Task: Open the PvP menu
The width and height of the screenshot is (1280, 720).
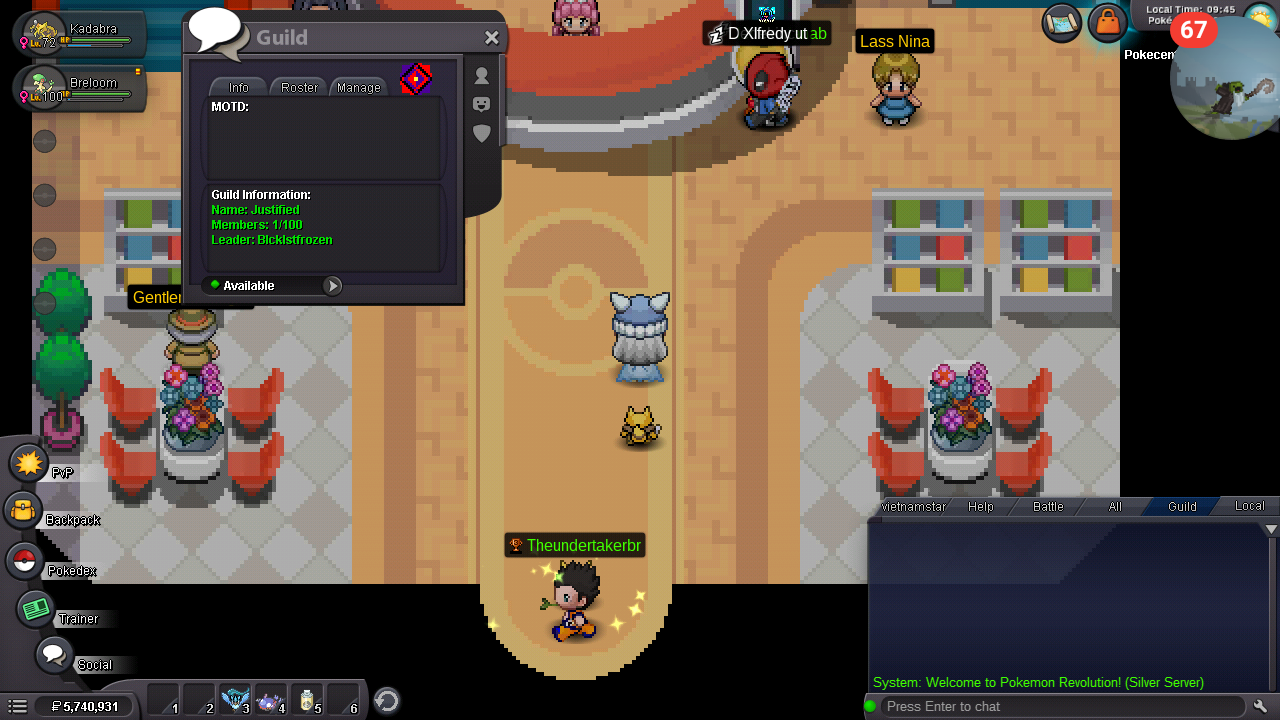Action: coord(29,463)
